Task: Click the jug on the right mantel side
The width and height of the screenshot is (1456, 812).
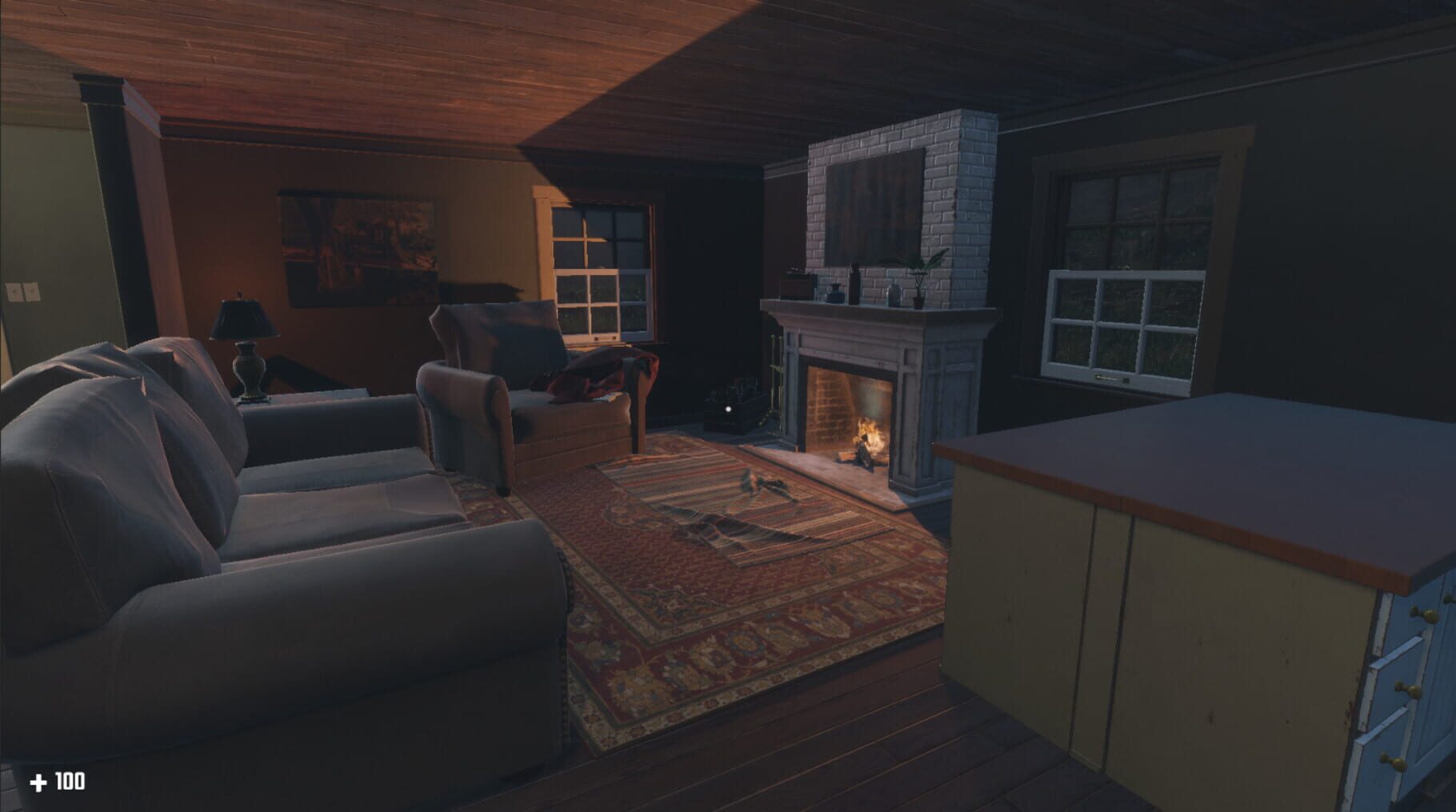Action: (x=894, y=294)
